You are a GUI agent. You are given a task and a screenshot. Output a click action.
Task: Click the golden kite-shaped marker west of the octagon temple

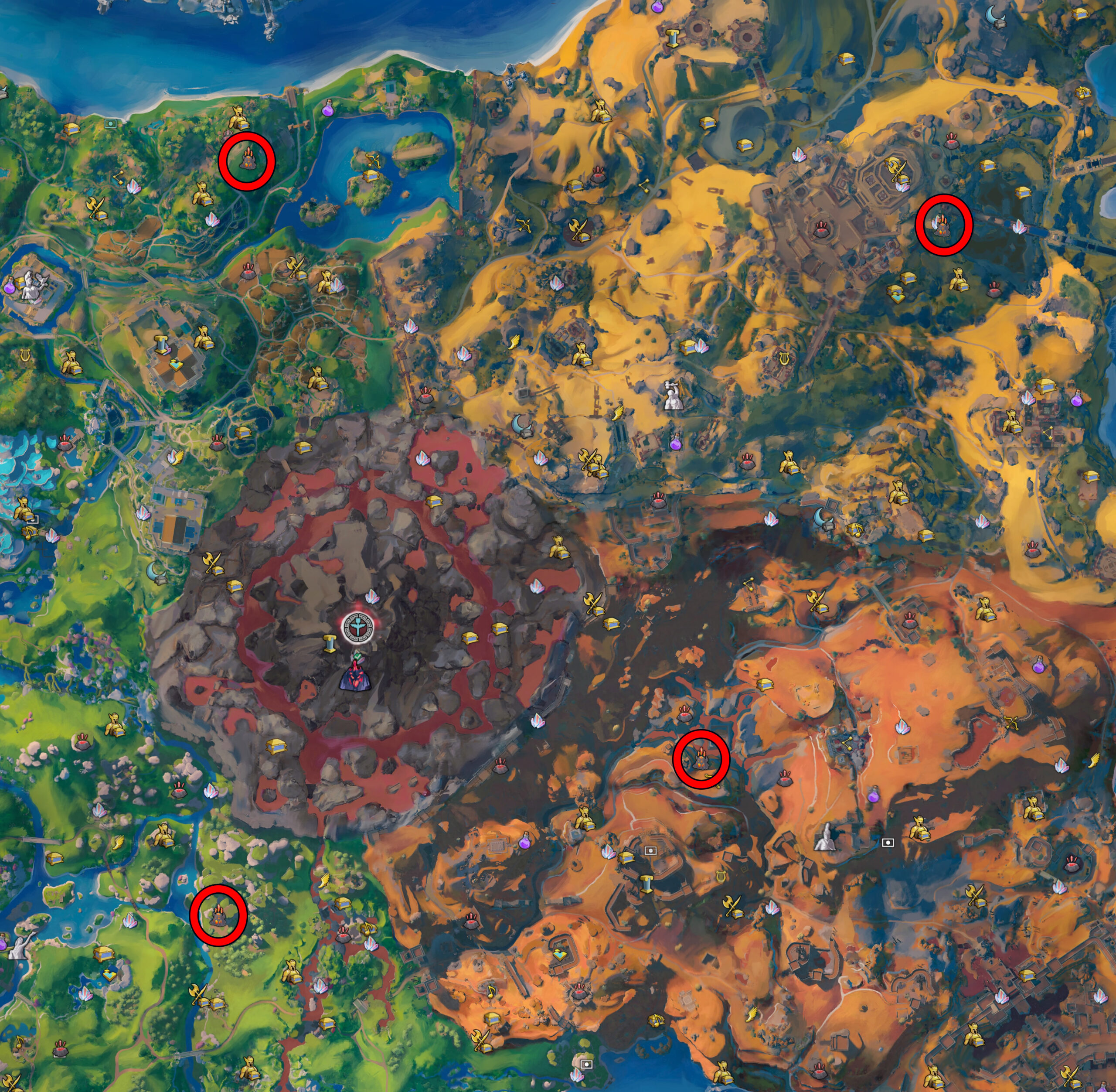pyautogui.click(x=175, y=366)
